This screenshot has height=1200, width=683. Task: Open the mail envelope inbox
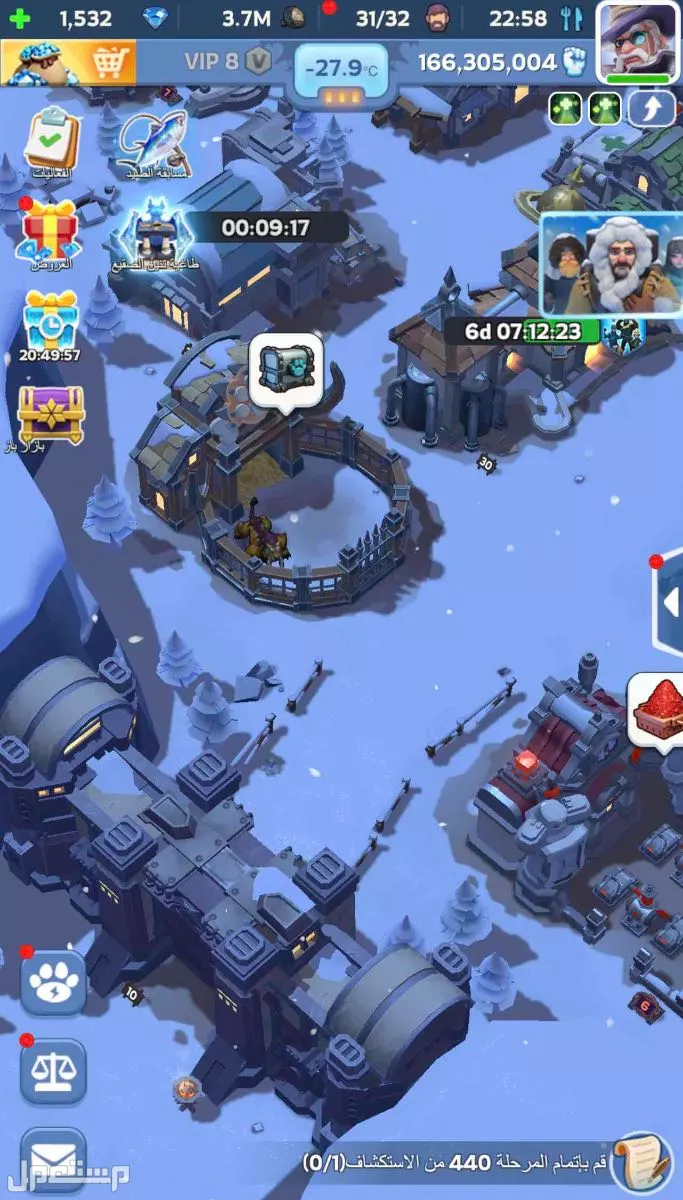coord(53,1160)
